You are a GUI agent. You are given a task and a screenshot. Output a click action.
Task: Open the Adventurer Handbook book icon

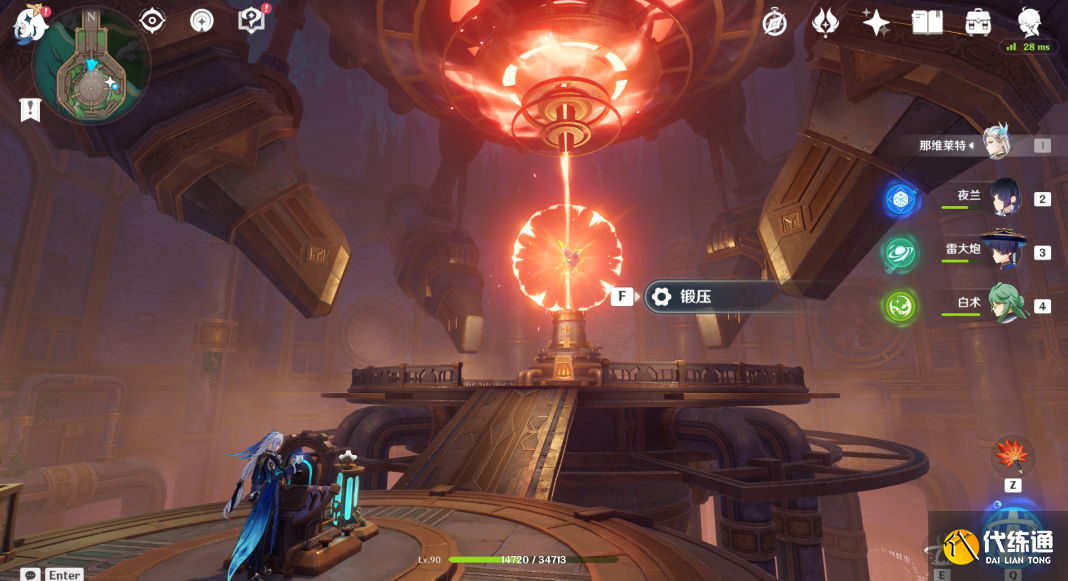(x=927, y=23)
